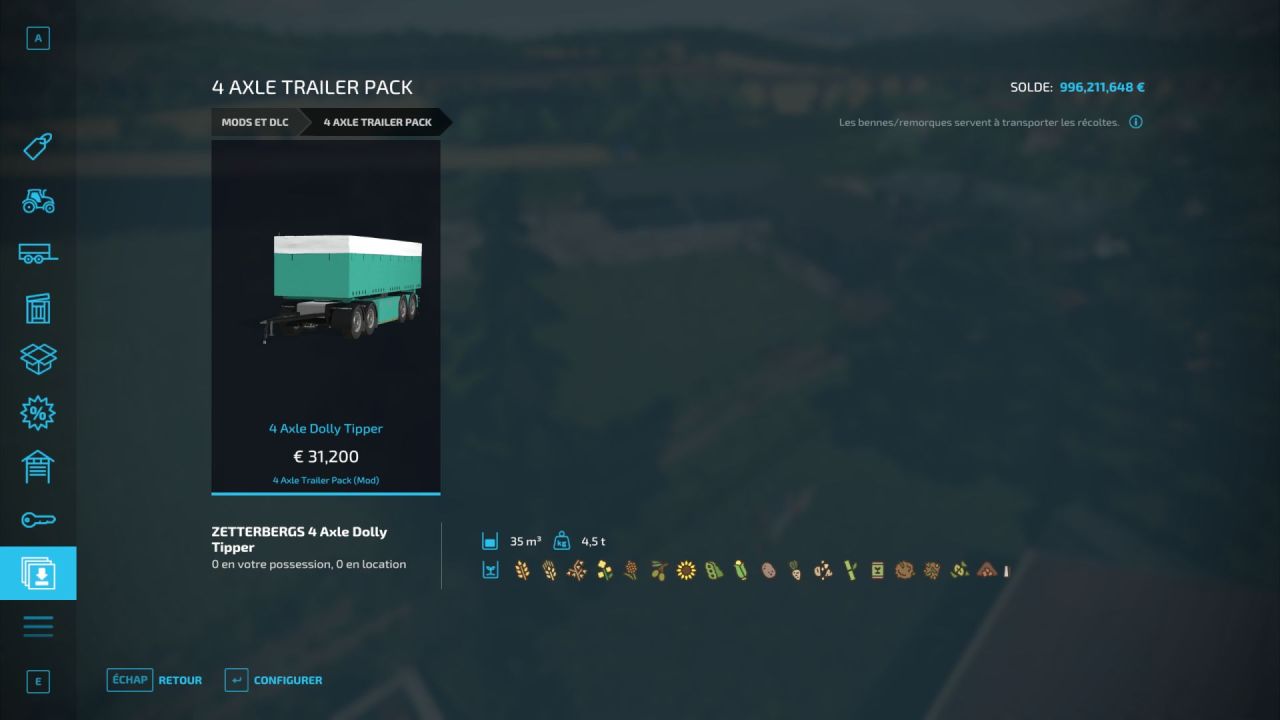The image size is (1280, 720).
Task: Click the key leasing icon
Action: [37, 519]
